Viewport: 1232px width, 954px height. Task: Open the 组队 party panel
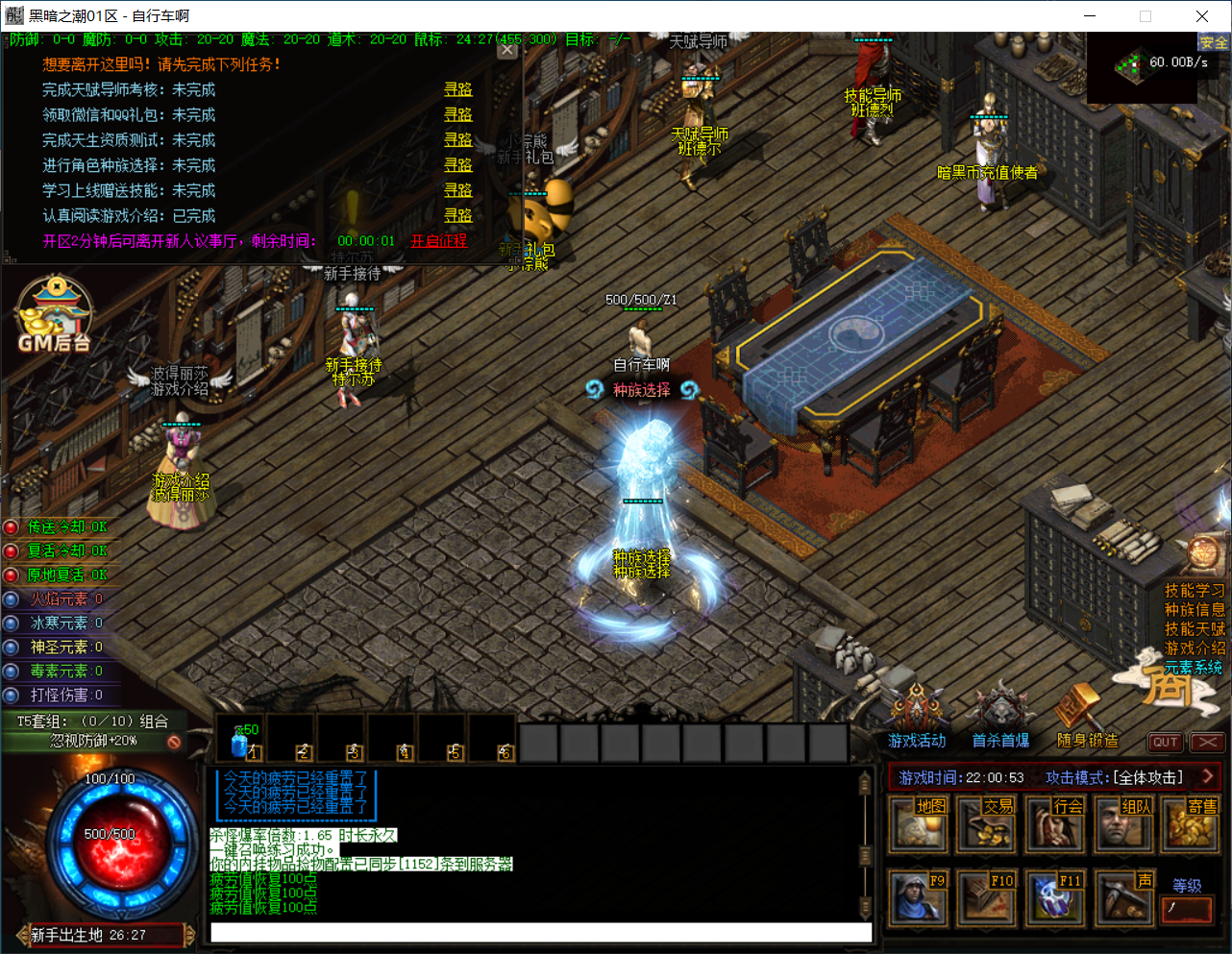(x=1122, y=824)
